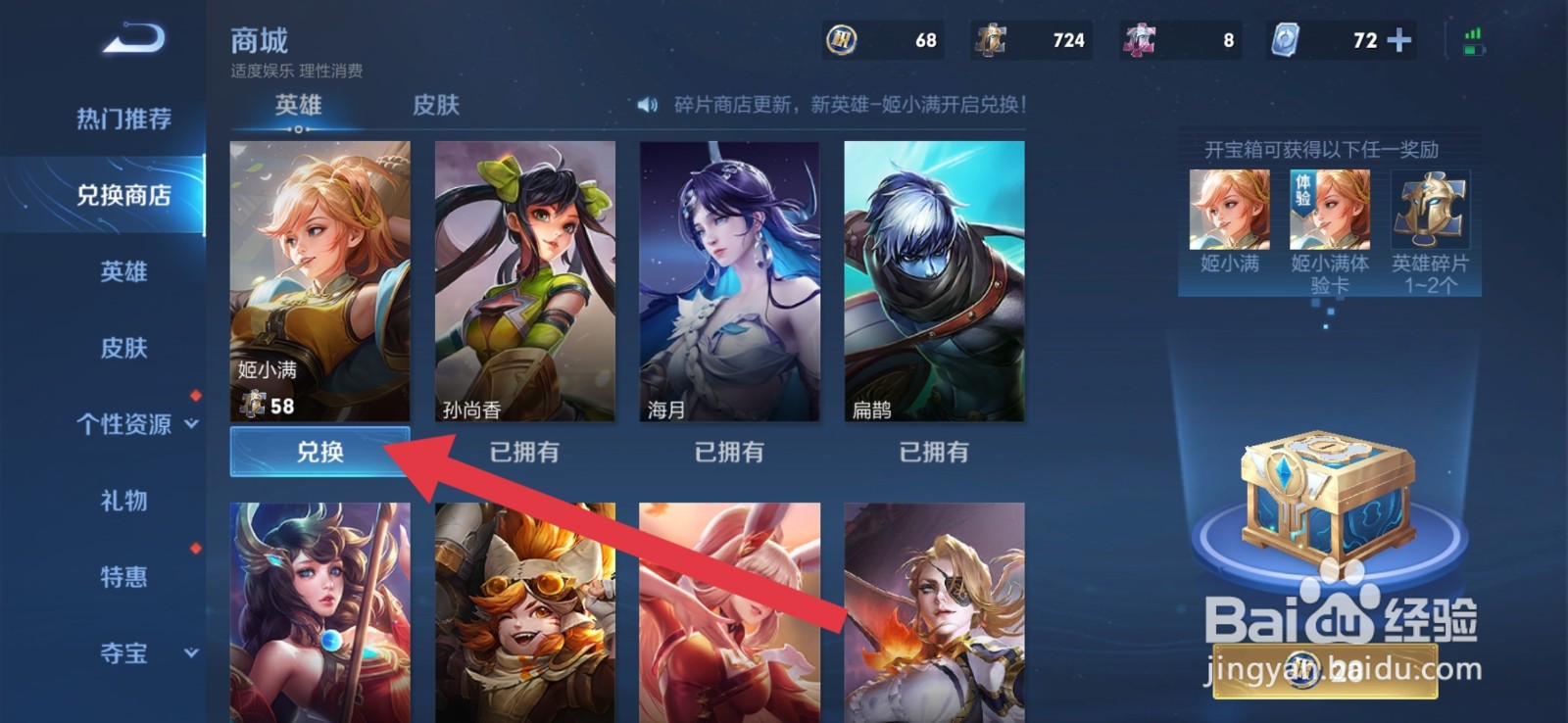Open the golden treasure chest
The height and width of the screenshot is (723, 1568).
point(1328,490)
